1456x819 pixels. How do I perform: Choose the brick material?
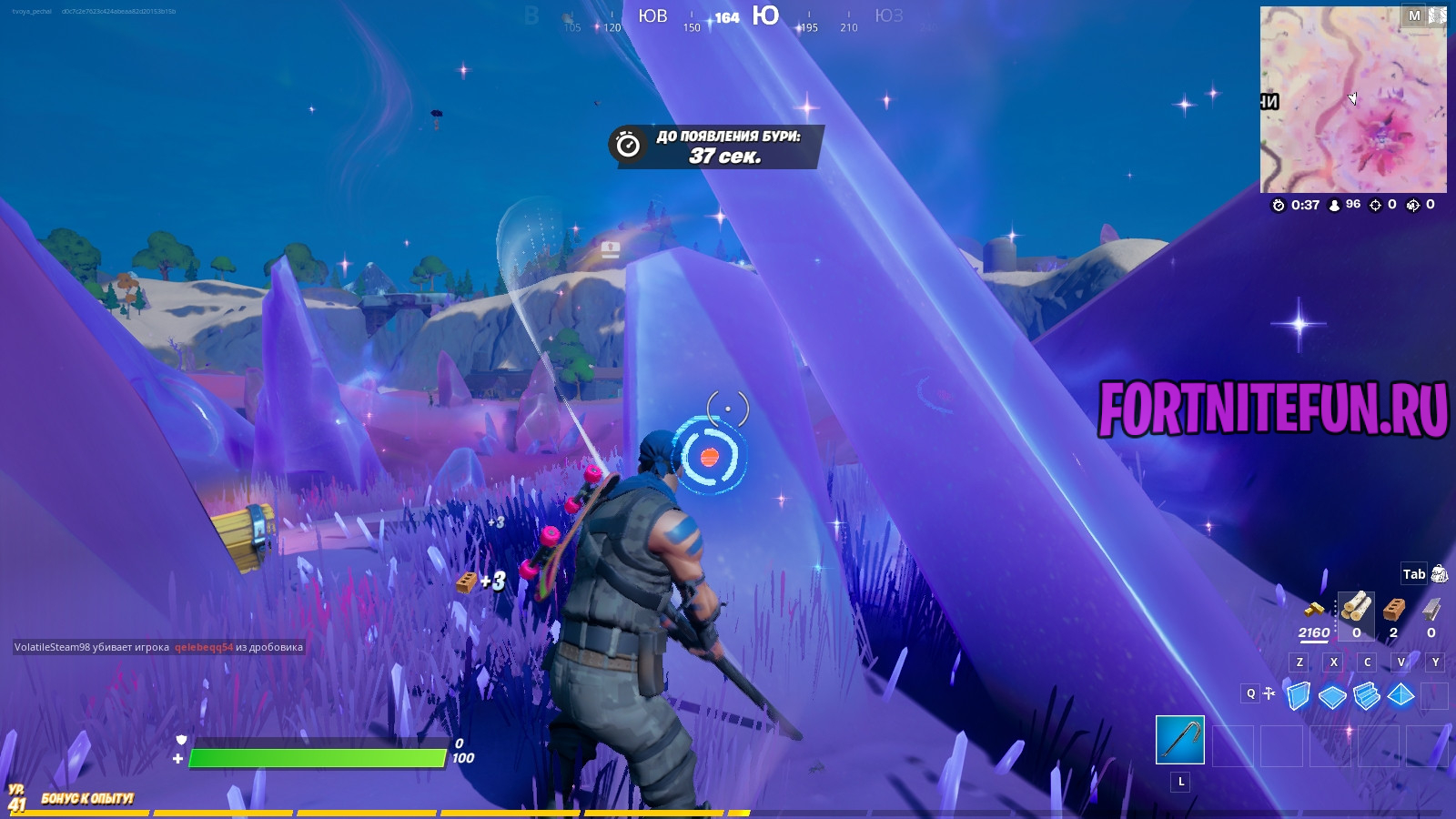1393,608
